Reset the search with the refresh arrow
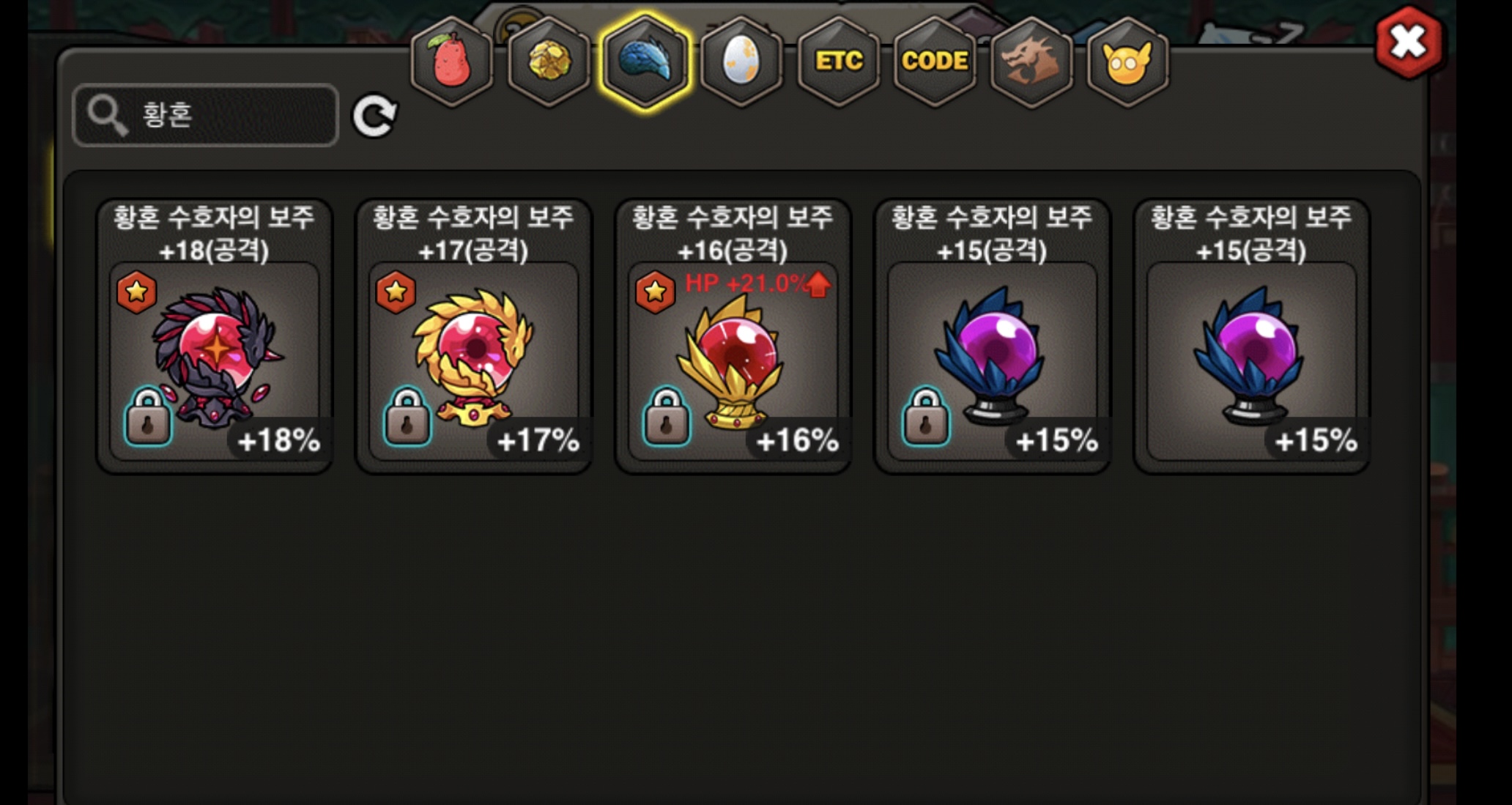 point(374,116)
